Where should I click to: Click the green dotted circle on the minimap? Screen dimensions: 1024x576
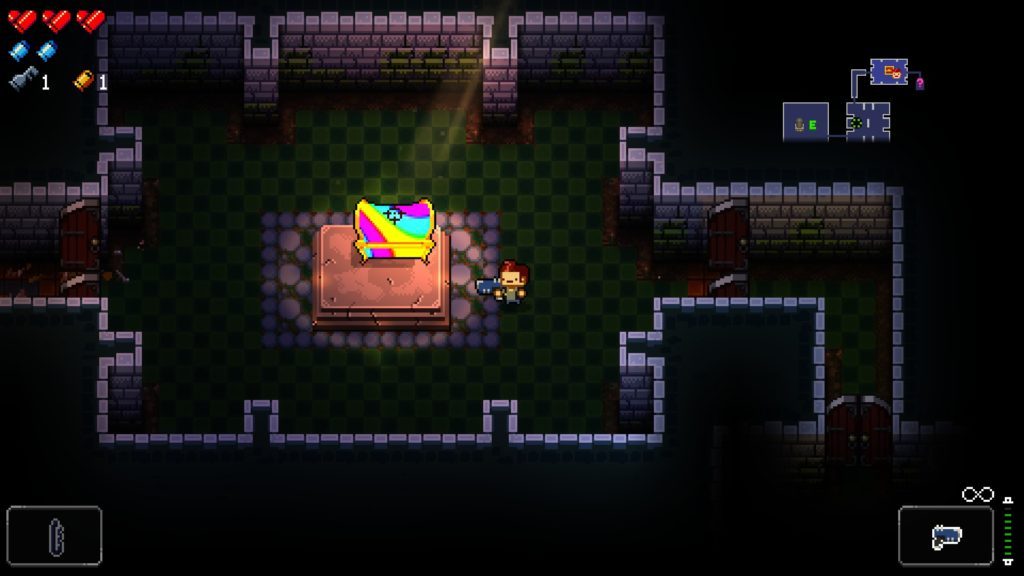(859, 123)
